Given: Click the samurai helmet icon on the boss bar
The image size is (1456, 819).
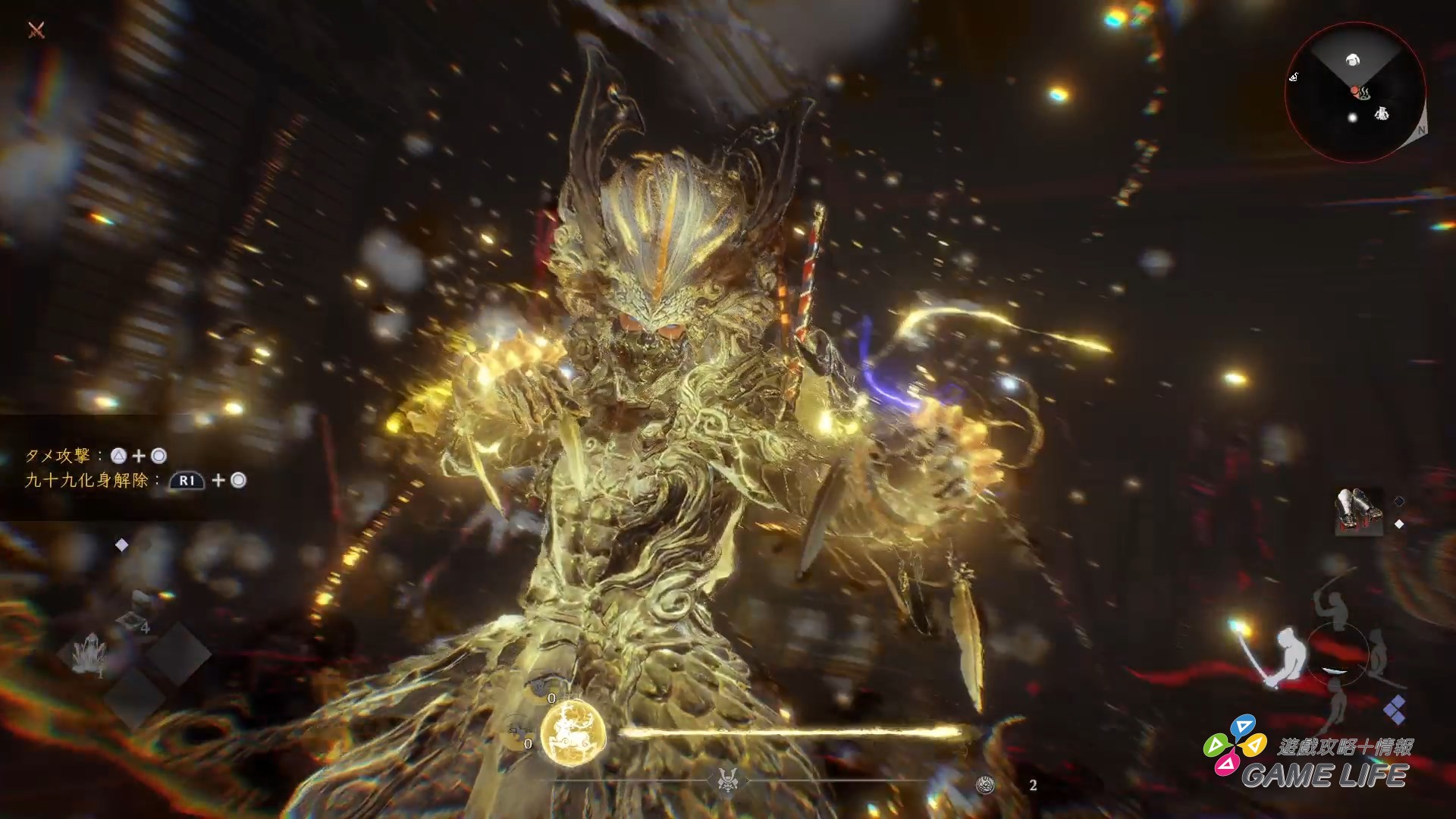Looking at the screenshot, I should tap(726, 781).
